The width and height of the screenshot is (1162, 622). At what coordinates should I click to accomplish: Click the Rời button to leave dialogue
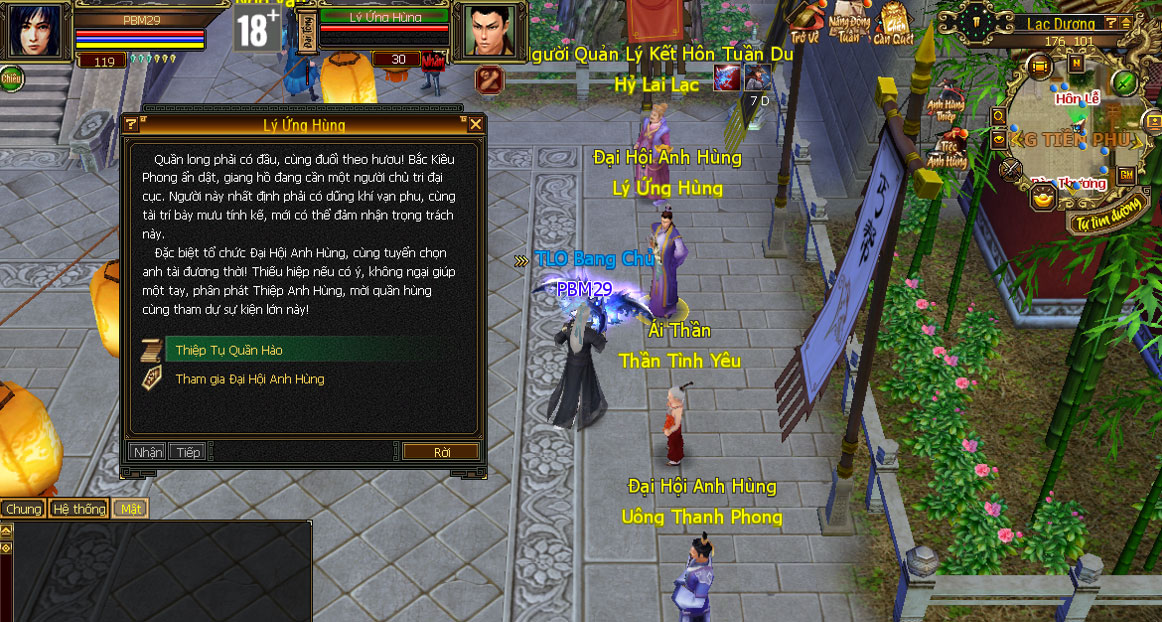pos(442,452)
